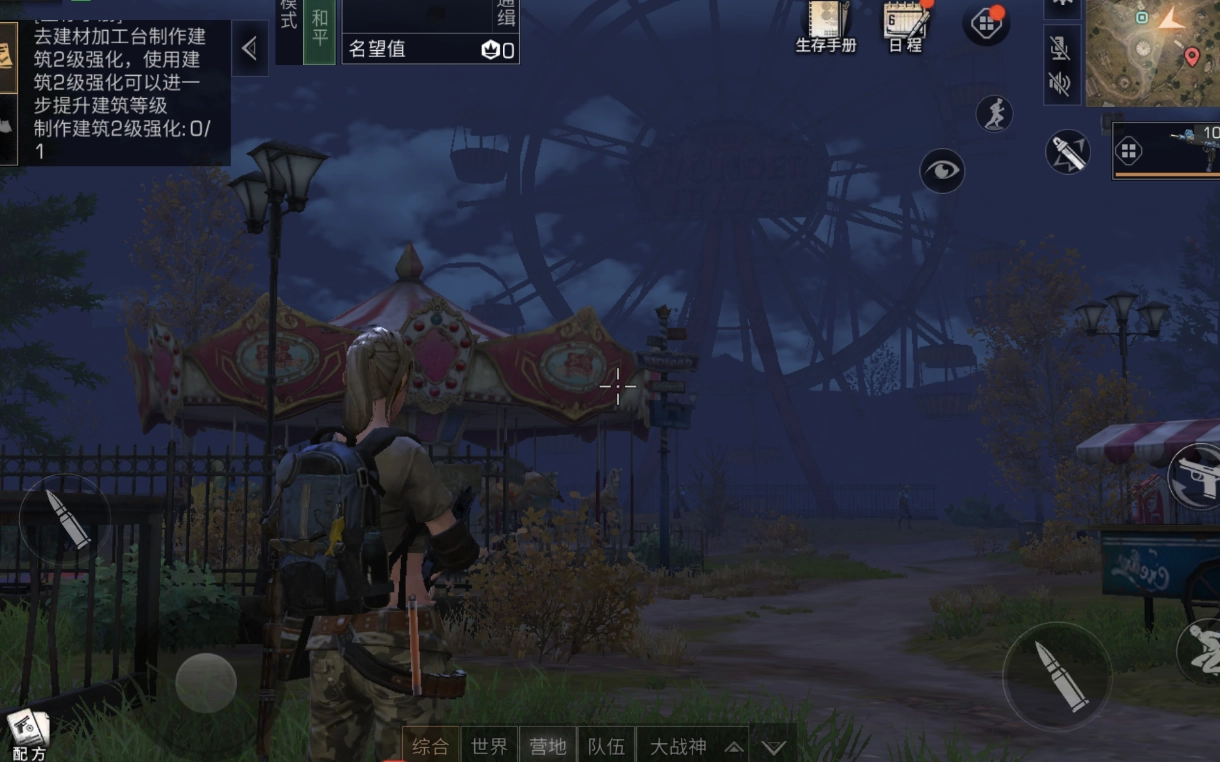The image size is (1220, 762).
Task: Fire using the large right bullet button
Action: coord(1057,676)
